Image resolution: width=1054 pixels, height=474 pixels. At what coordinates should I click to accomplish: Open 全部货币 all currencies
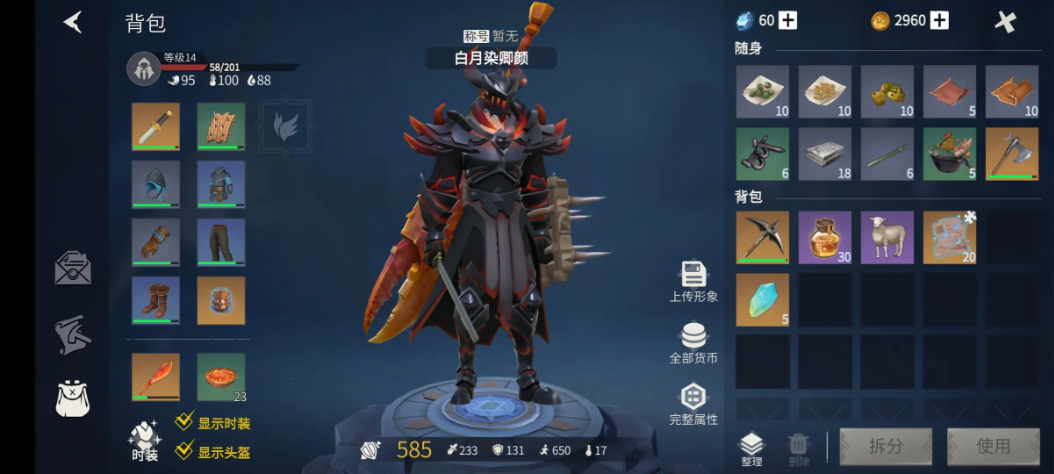(693, 342)
